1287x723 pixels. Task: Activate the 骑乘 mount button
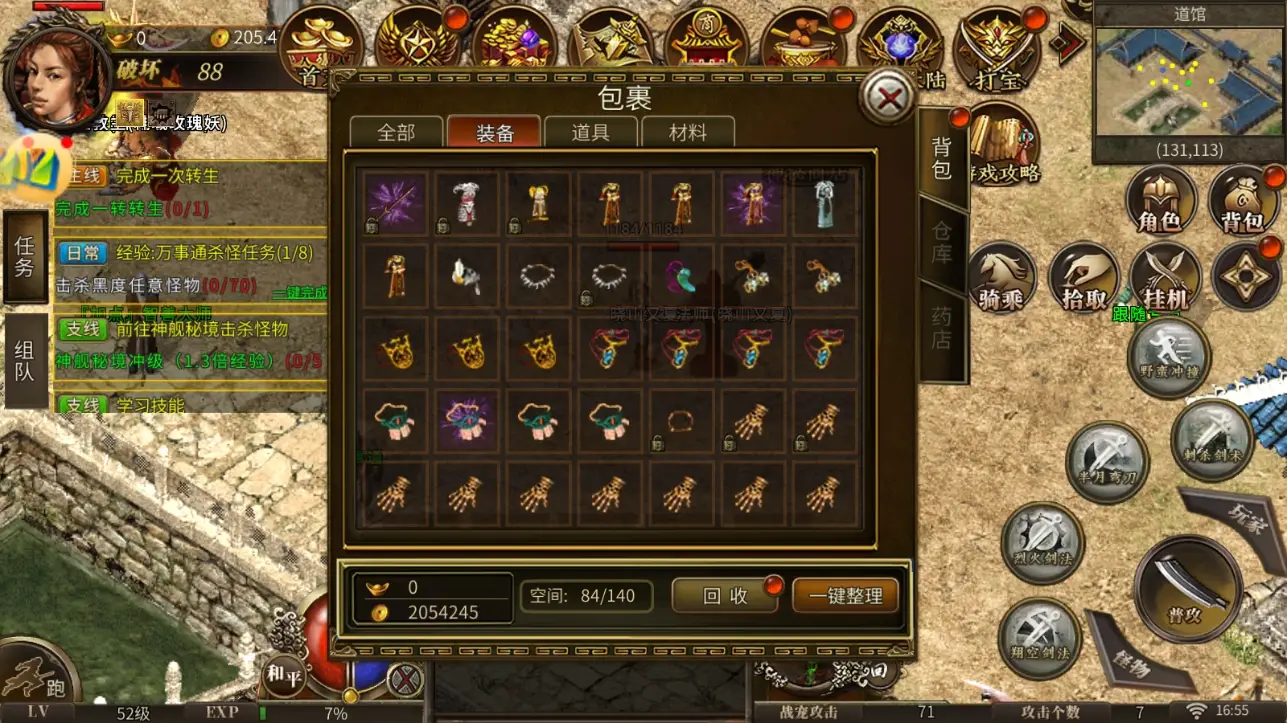click(x=1001, y=278)
